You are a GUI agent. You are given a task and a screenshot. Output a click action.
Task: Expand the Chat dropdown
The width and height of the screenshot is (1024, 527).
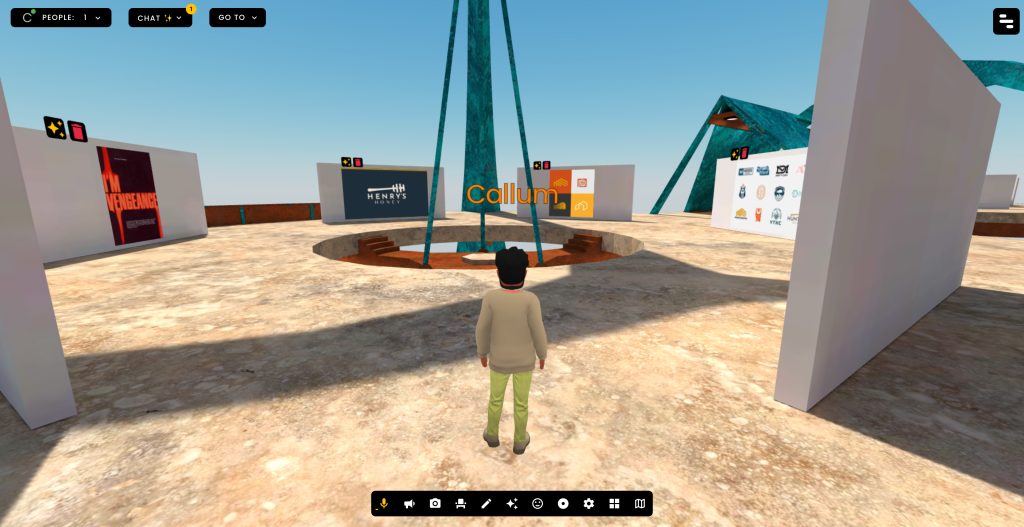click(160, 18)
